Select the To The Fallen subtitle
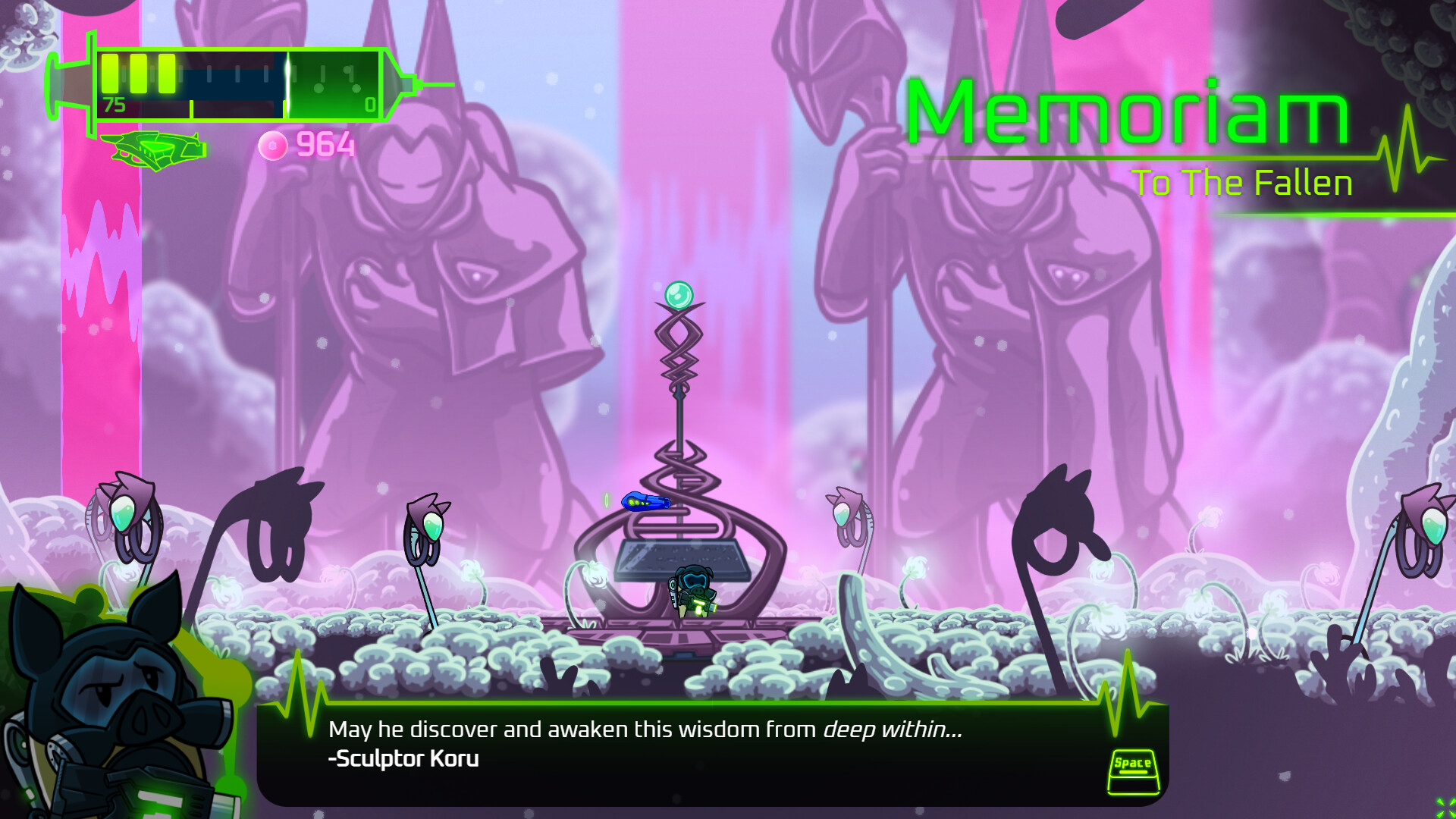The image size is (1456, 819). (1244, 182)
